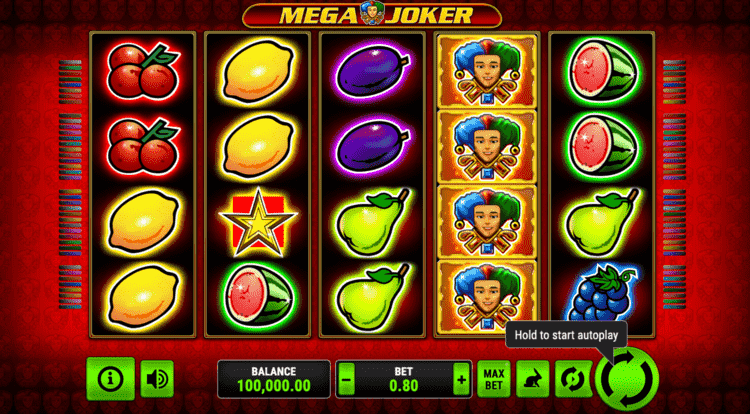Decrease the bet with the minus button

(346, 380)
